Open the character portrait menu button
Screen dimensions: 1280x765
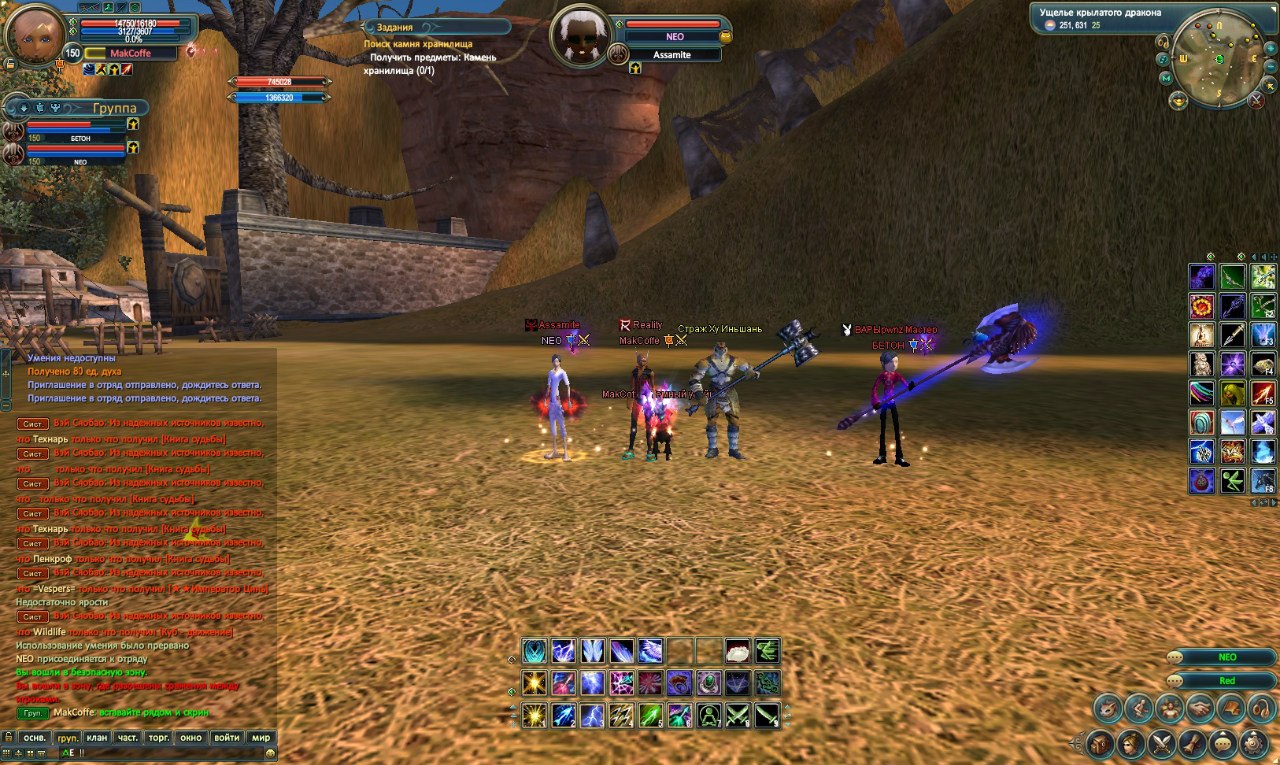(1131, 744)
